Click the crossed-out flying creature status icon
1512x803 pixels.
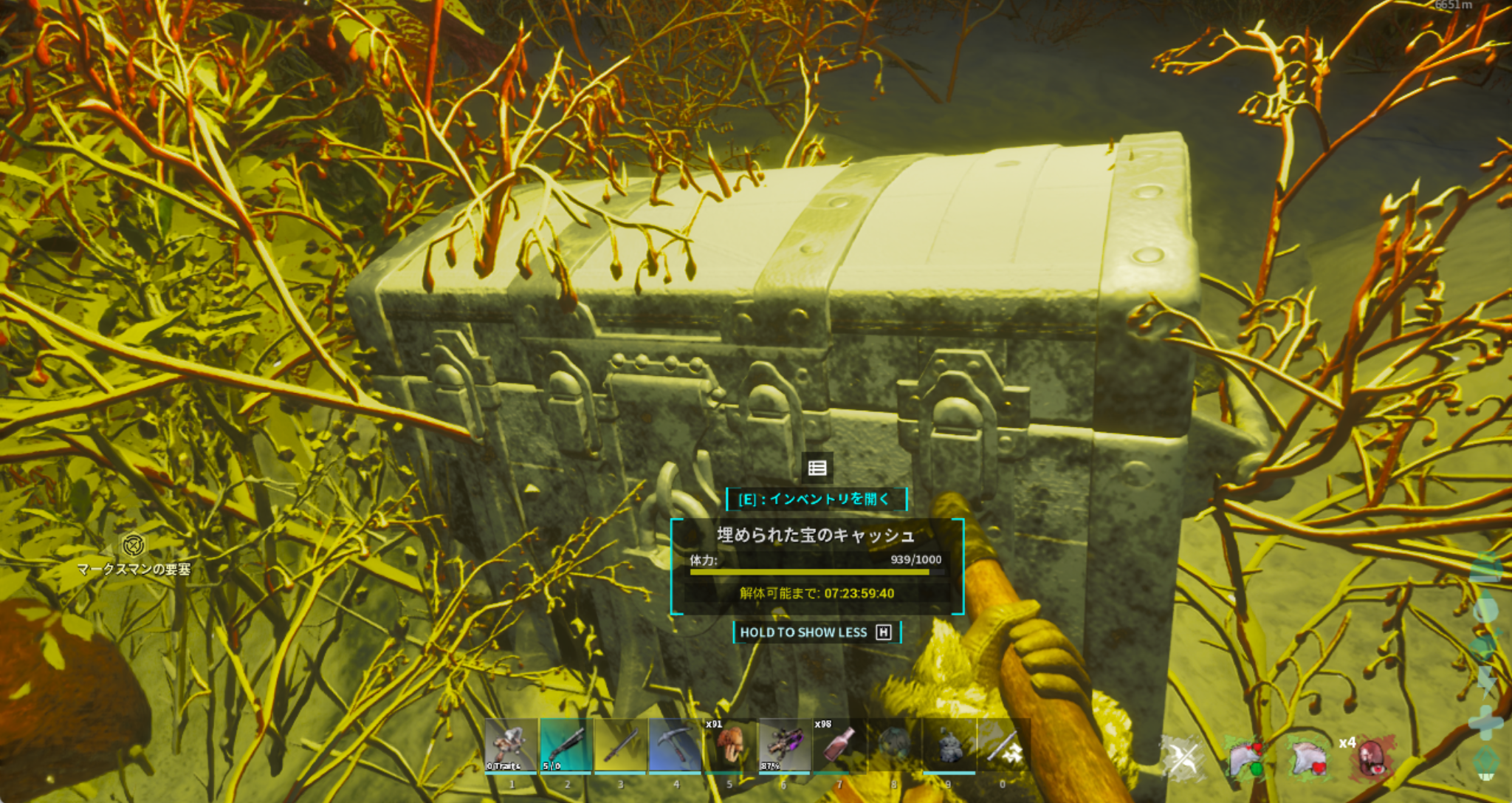1181,759
